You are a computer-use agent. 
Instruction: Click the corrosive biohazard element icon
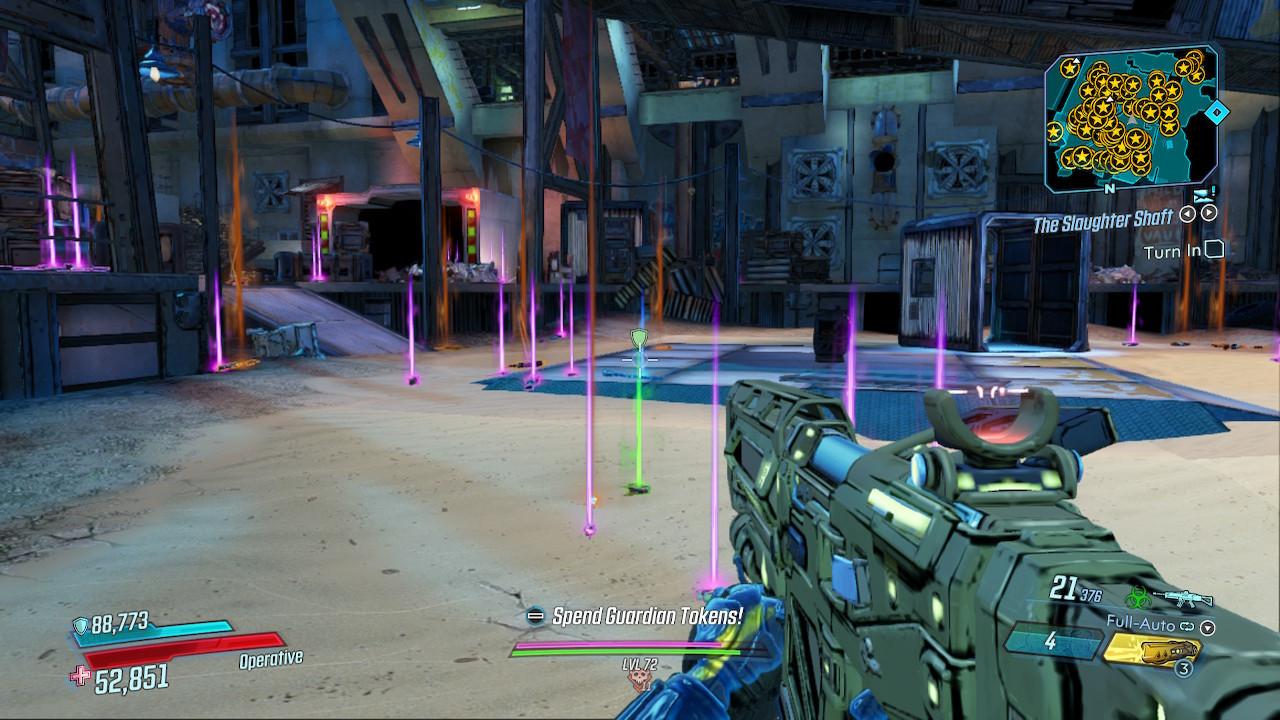point(1136,597)
